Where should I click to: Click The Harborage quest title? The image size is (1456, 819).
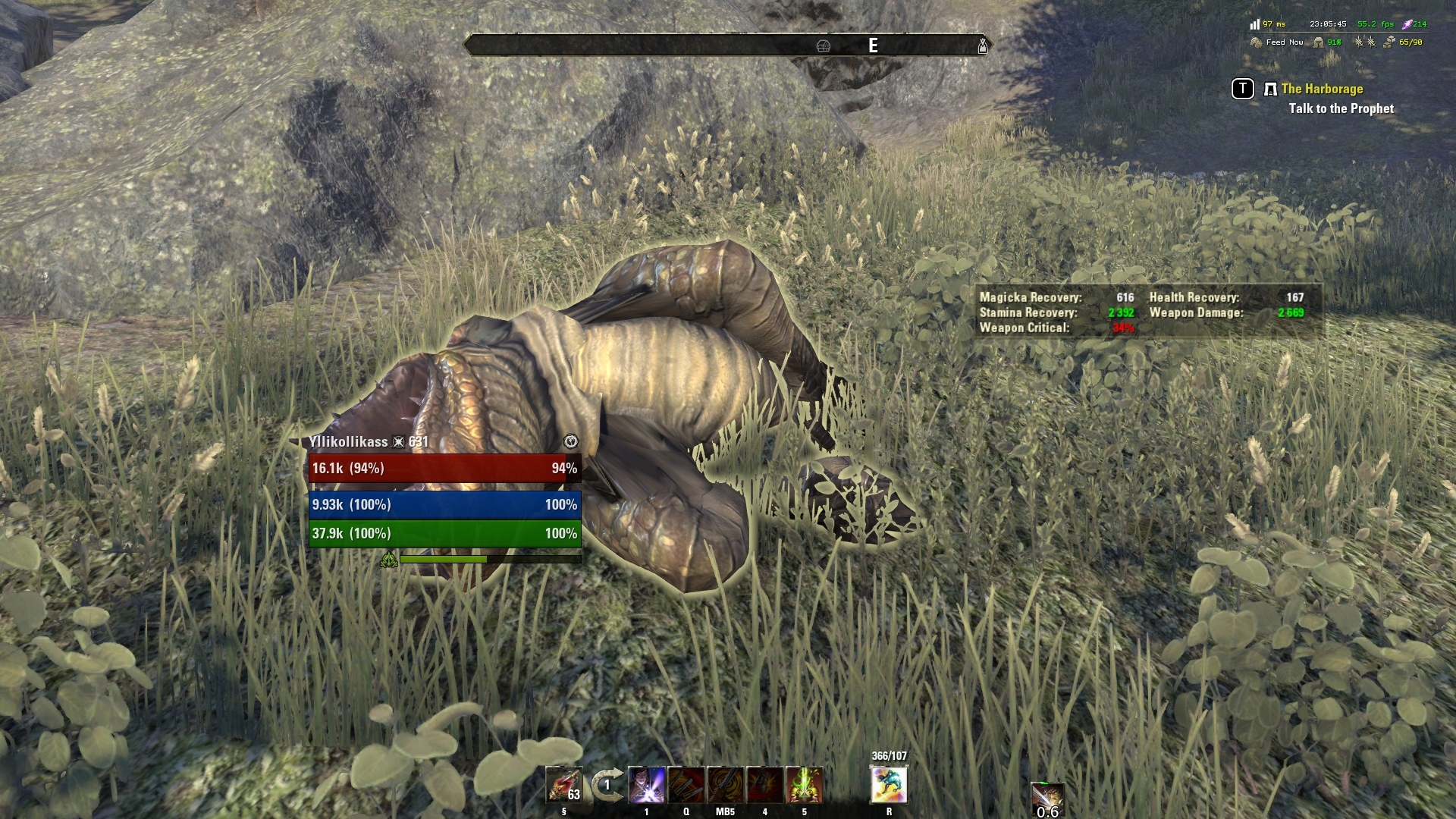tap(1323, 89)
